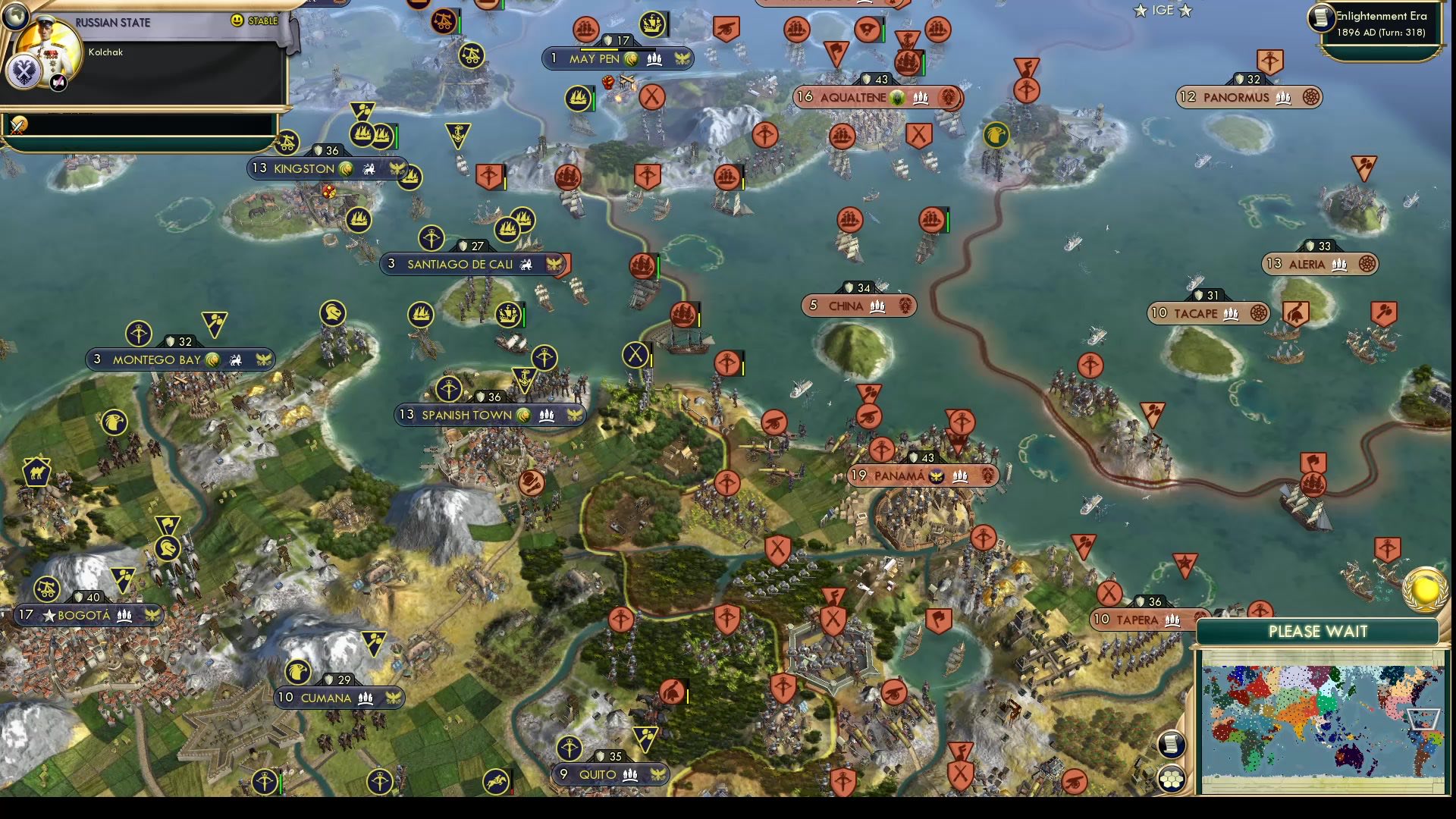Viewport: 1456px width, 819px height.
Task: Click the smiley STABLE happiness icon
Action: pyautogui.click(x=238, y=21)
